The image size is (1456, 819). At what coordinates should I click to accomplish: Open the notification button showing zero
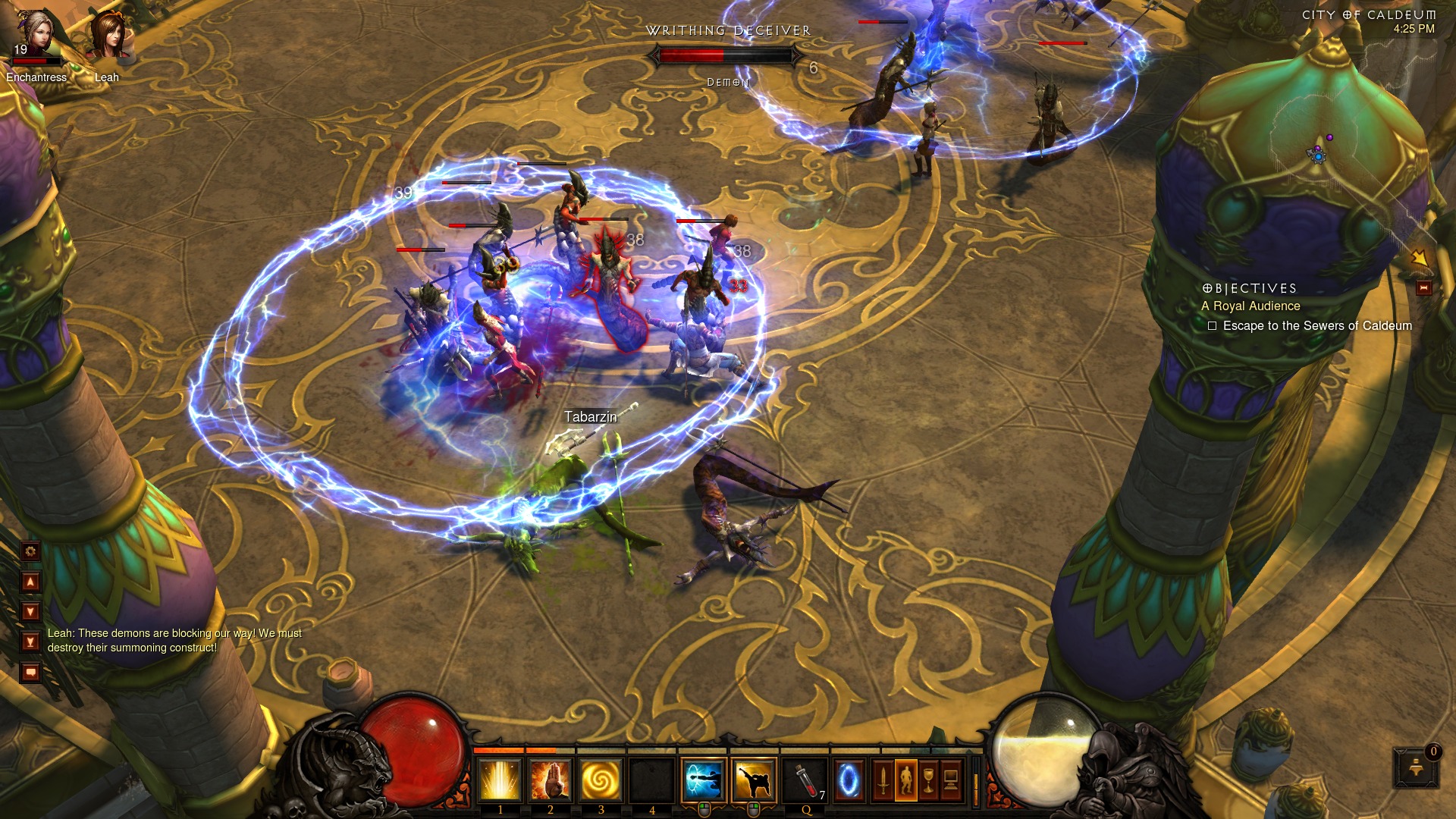1416,767
